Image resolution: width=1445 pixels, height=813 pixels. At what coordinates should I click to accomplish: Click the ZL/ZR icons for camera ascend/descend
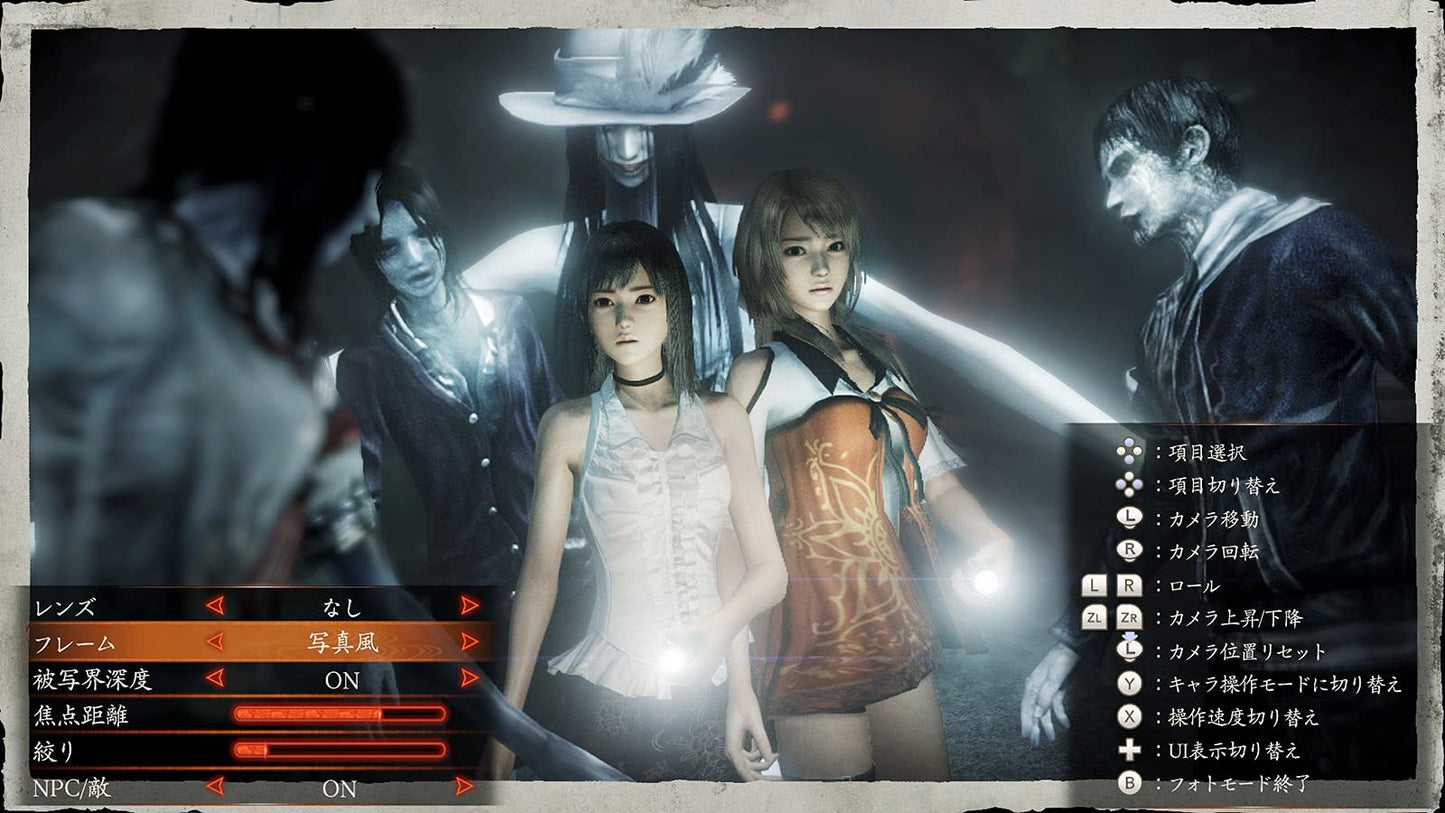coord(1110,618)
